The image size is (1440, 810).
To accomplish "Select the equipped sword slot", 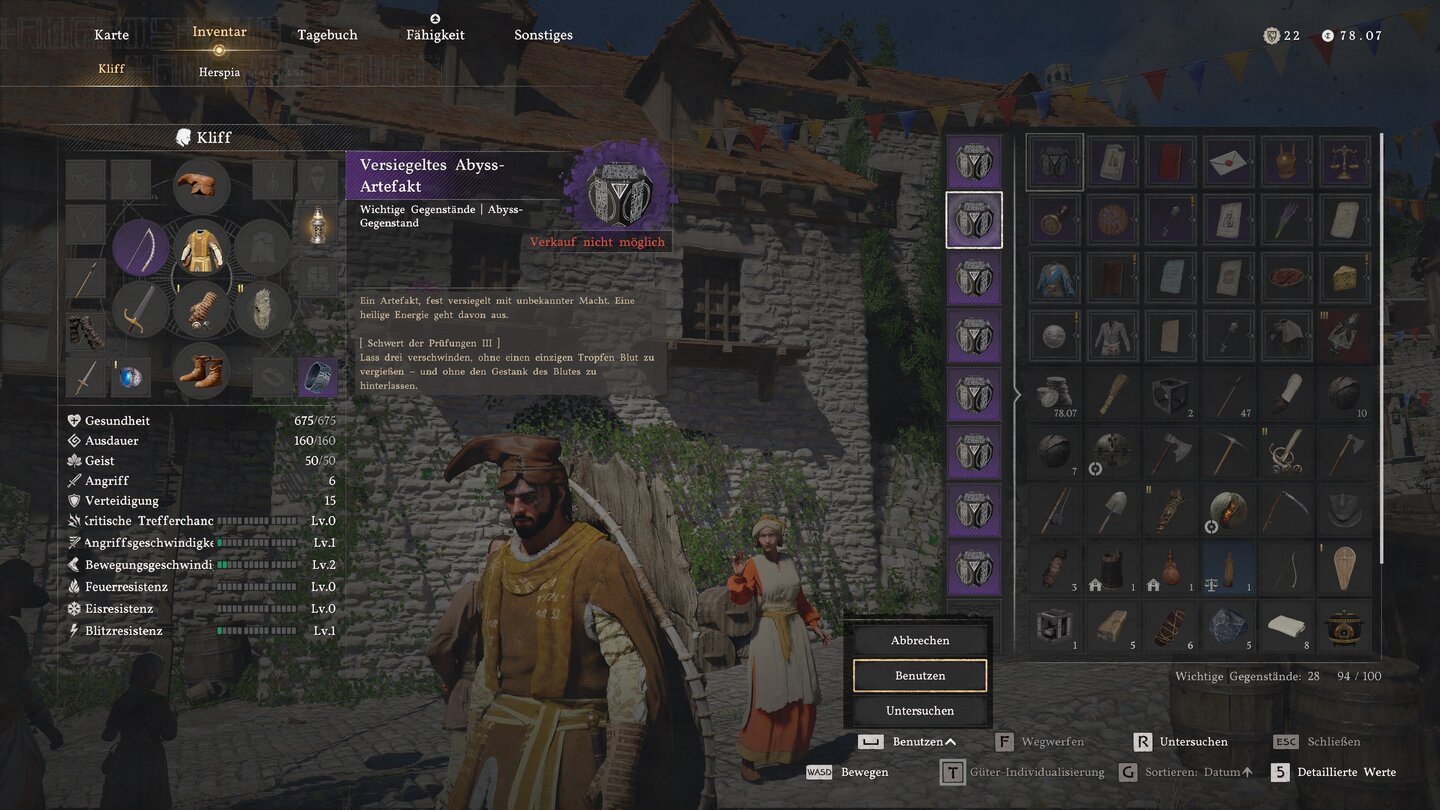I will tap(140, 310).
